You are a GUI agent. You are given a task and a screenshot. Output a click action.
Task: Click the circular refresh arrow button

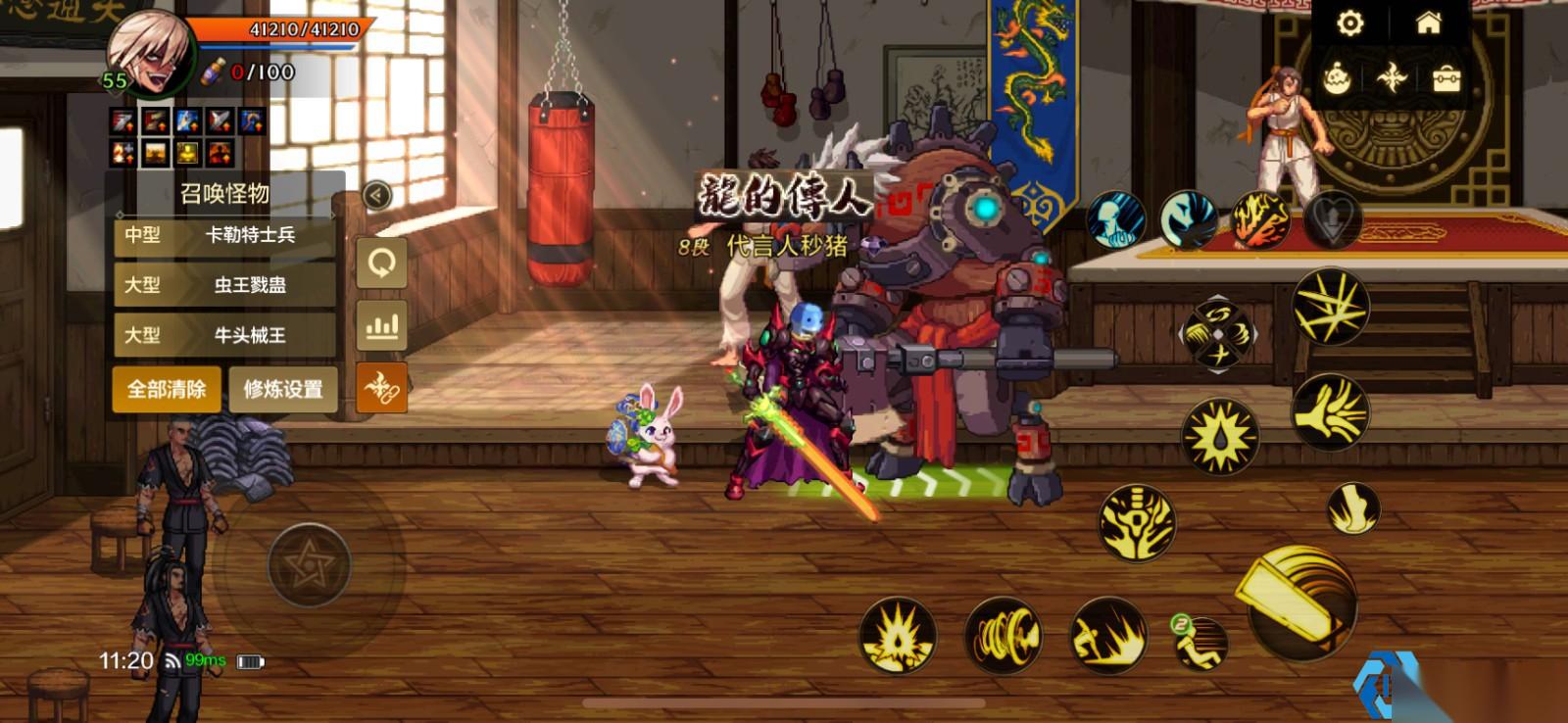coord(381,263)
